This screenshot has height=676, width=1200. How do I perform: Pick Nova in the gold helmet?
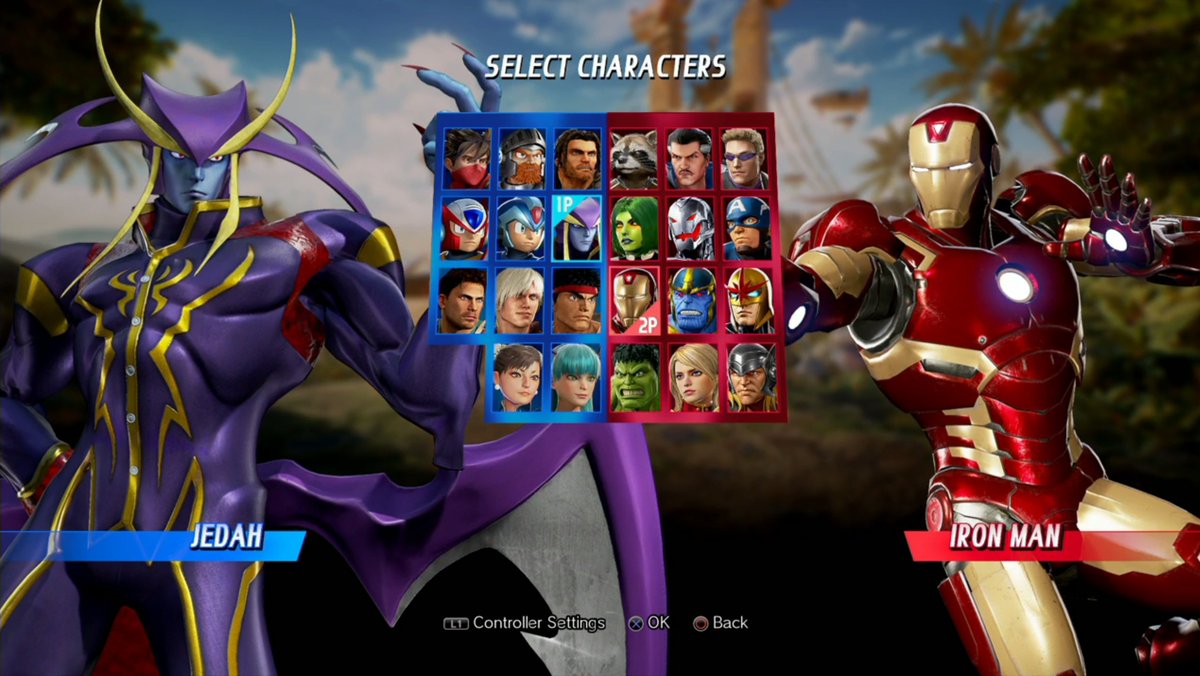click(x=747, y=300)
